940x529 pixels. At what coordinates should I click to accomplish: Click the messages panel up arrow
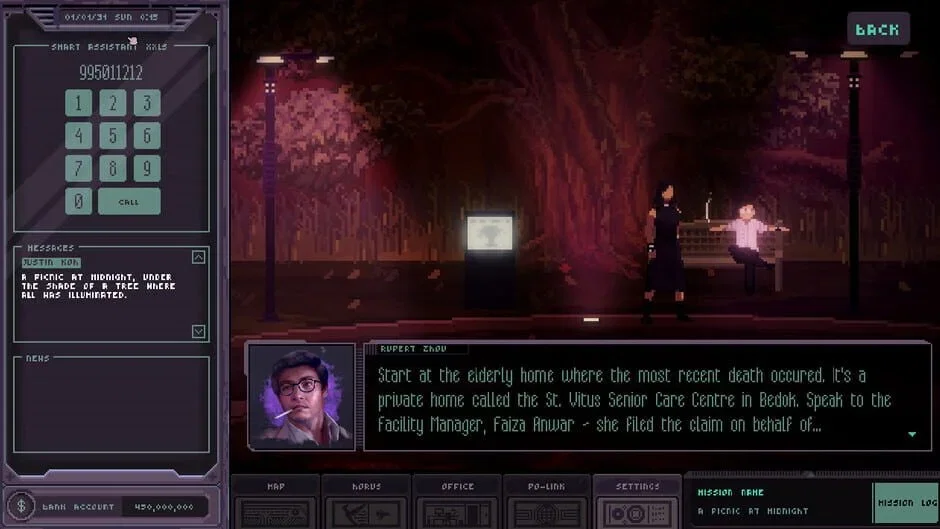pos(198,257)
